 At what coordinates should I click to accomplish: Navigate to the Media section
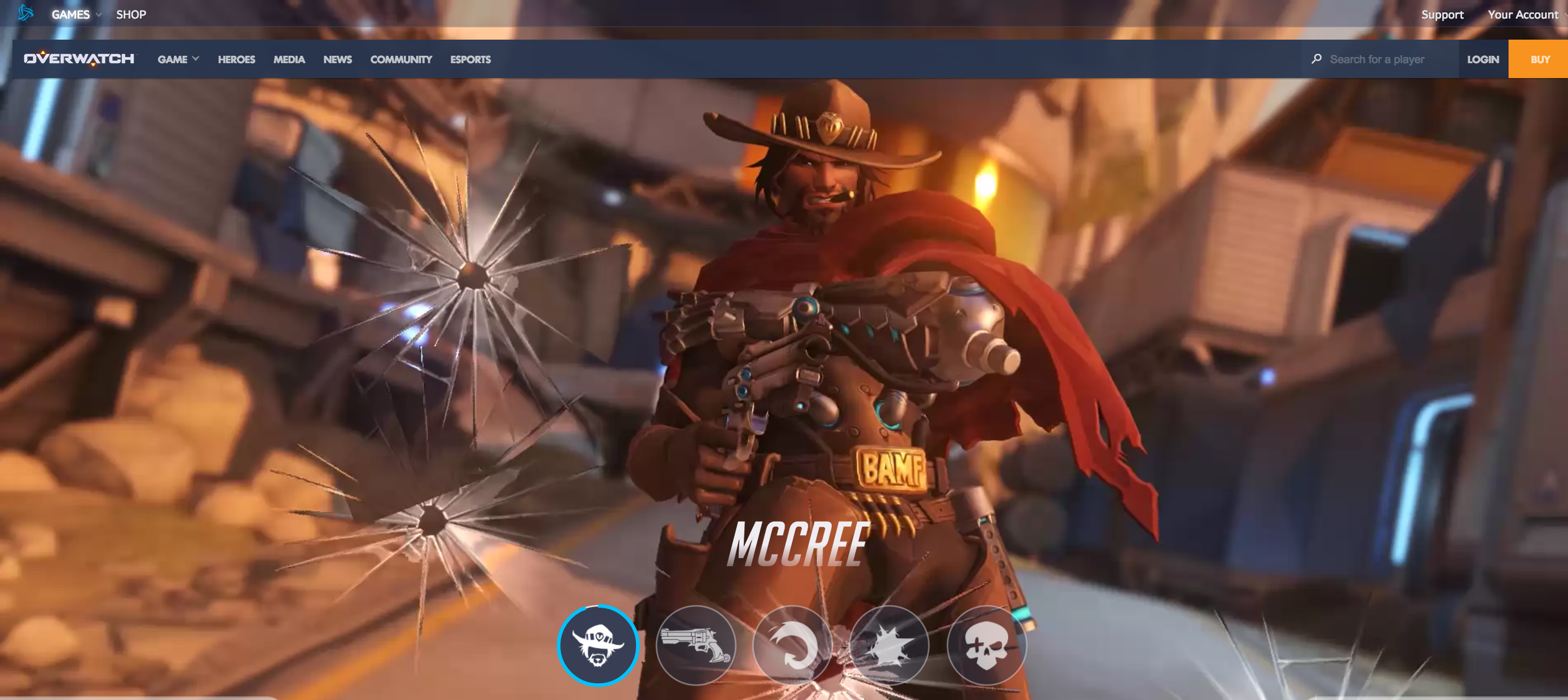click(289, 59)
